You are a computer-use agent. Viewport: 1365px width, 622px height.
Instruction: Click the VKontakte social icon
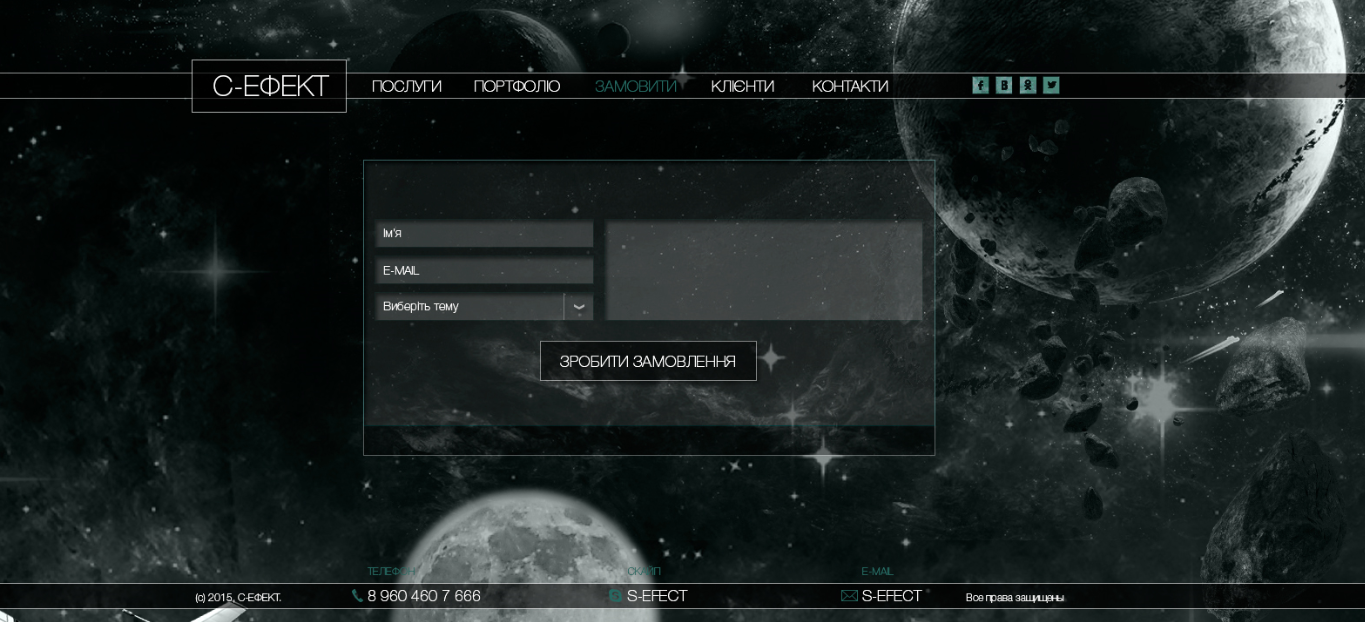pos(1004,85)
